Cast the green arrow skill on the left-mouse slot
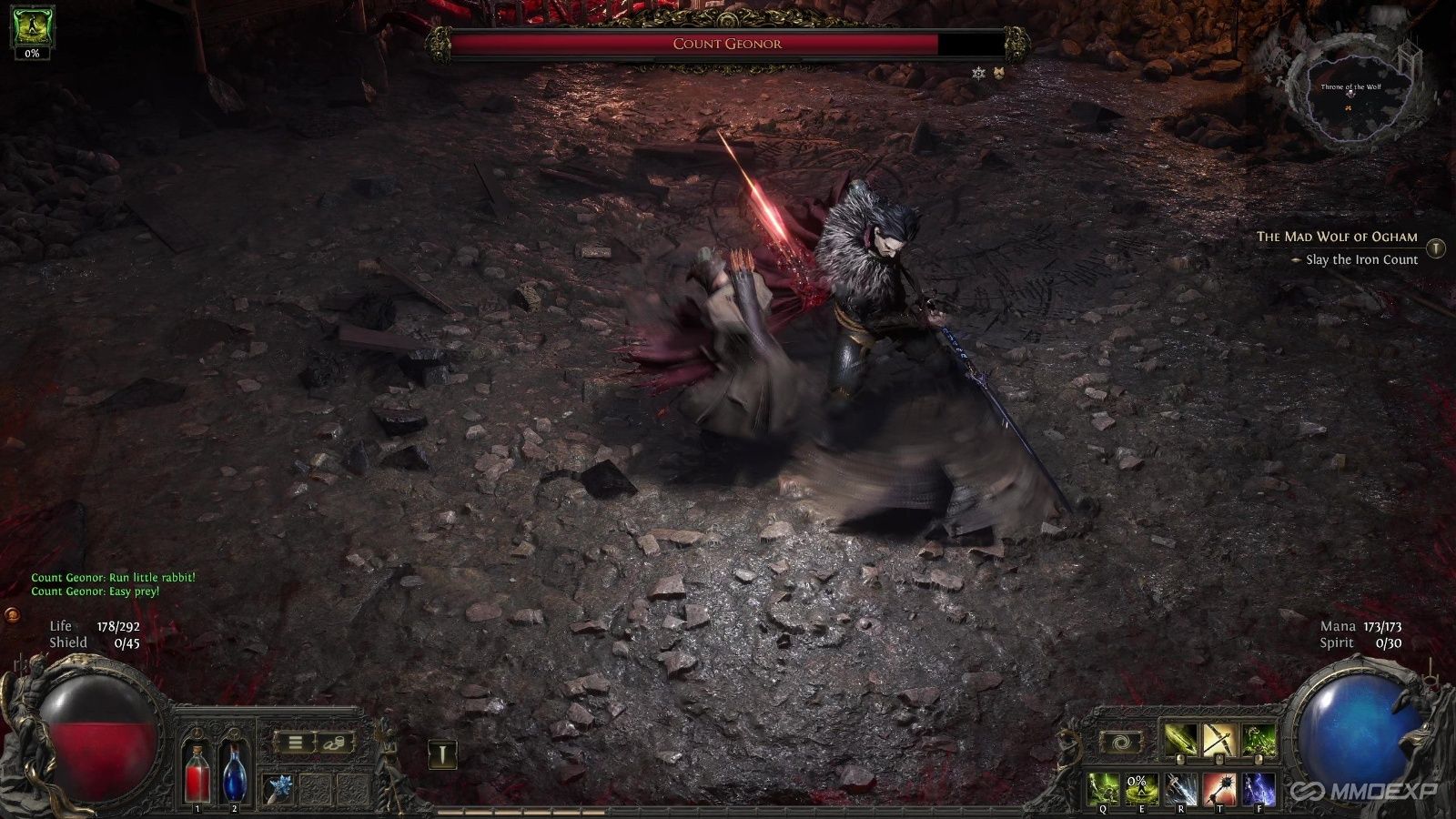This screenshot has width=1456, height=819. pos(1179,740)
